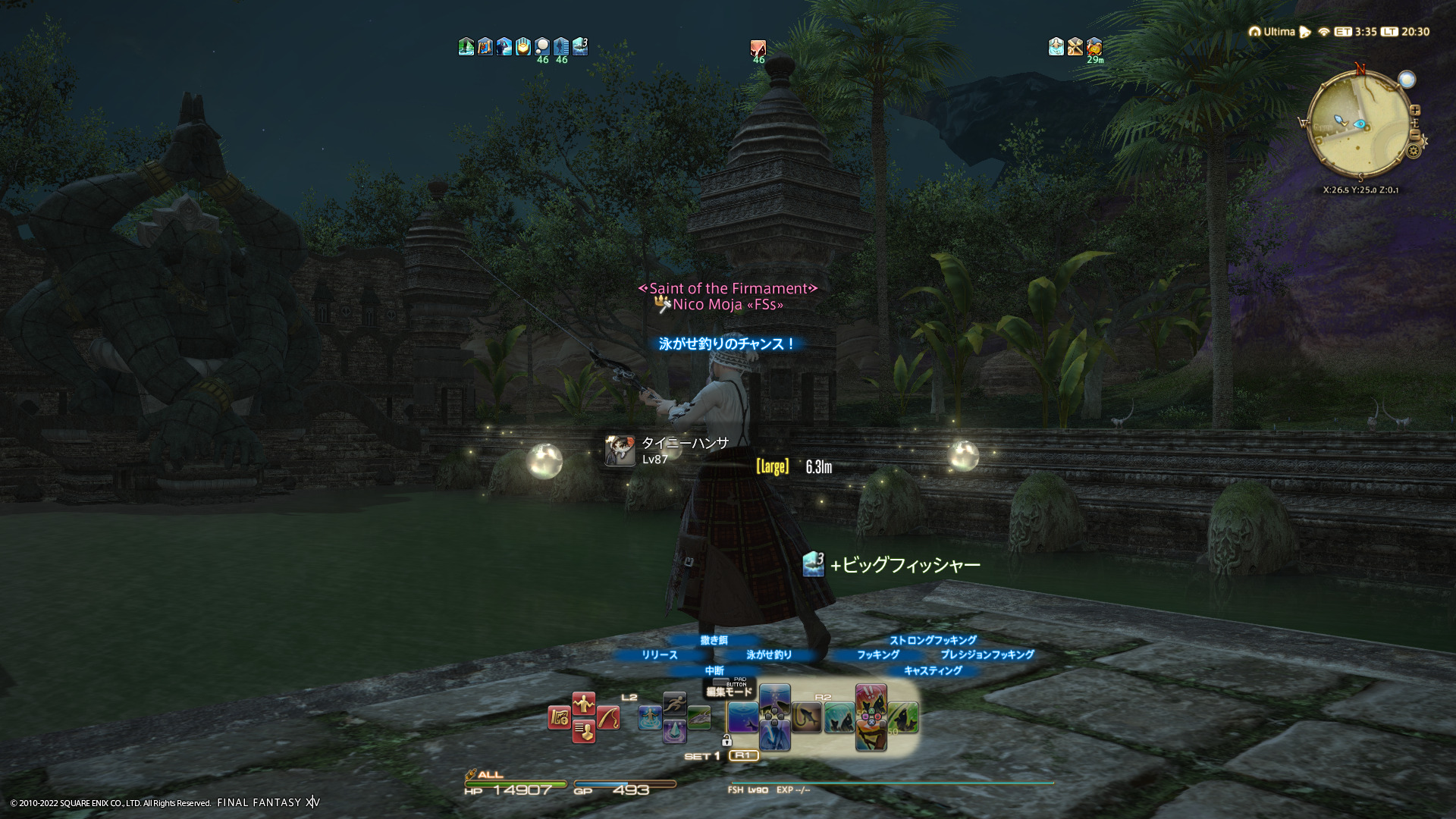This screenshot has height=819, width=1456.
Task: Inspect the food buff icon with 29m timer
Action: click(1094, 47)
